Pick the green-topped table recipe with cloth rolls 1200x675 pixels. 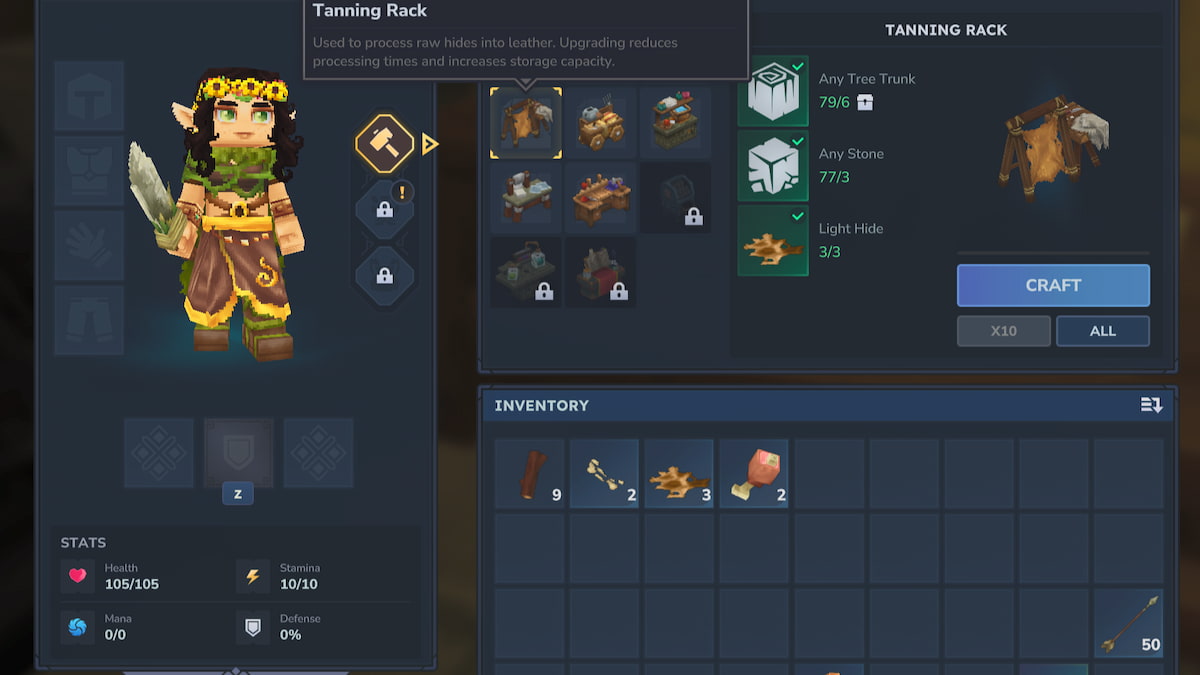(675, 123)
